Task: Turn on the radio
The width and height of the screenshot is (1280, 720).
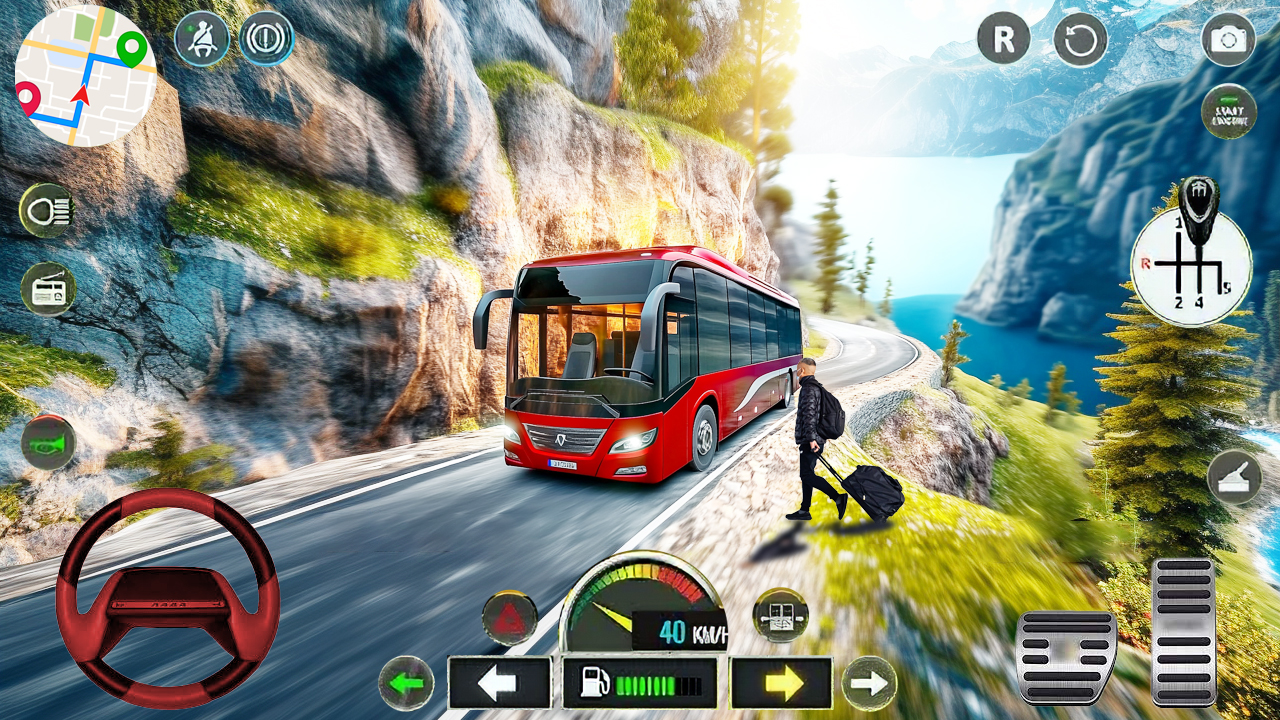Action: [x=48, y=289]
